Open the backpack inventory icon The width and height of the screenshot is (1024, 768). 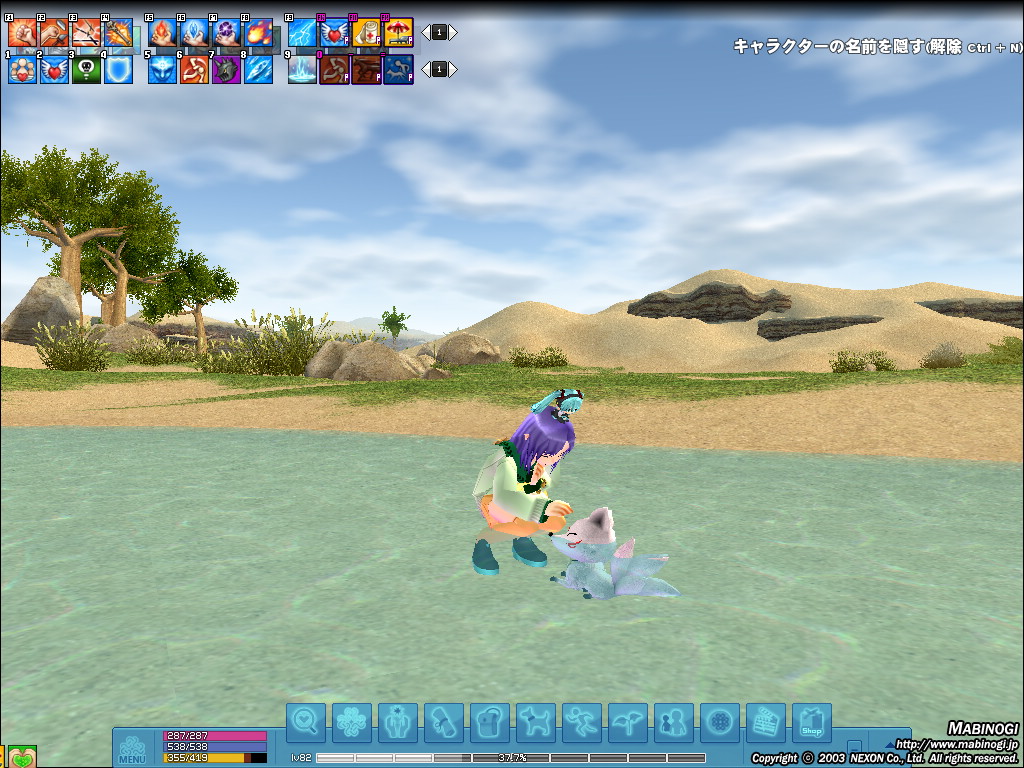tap(489, 723)
